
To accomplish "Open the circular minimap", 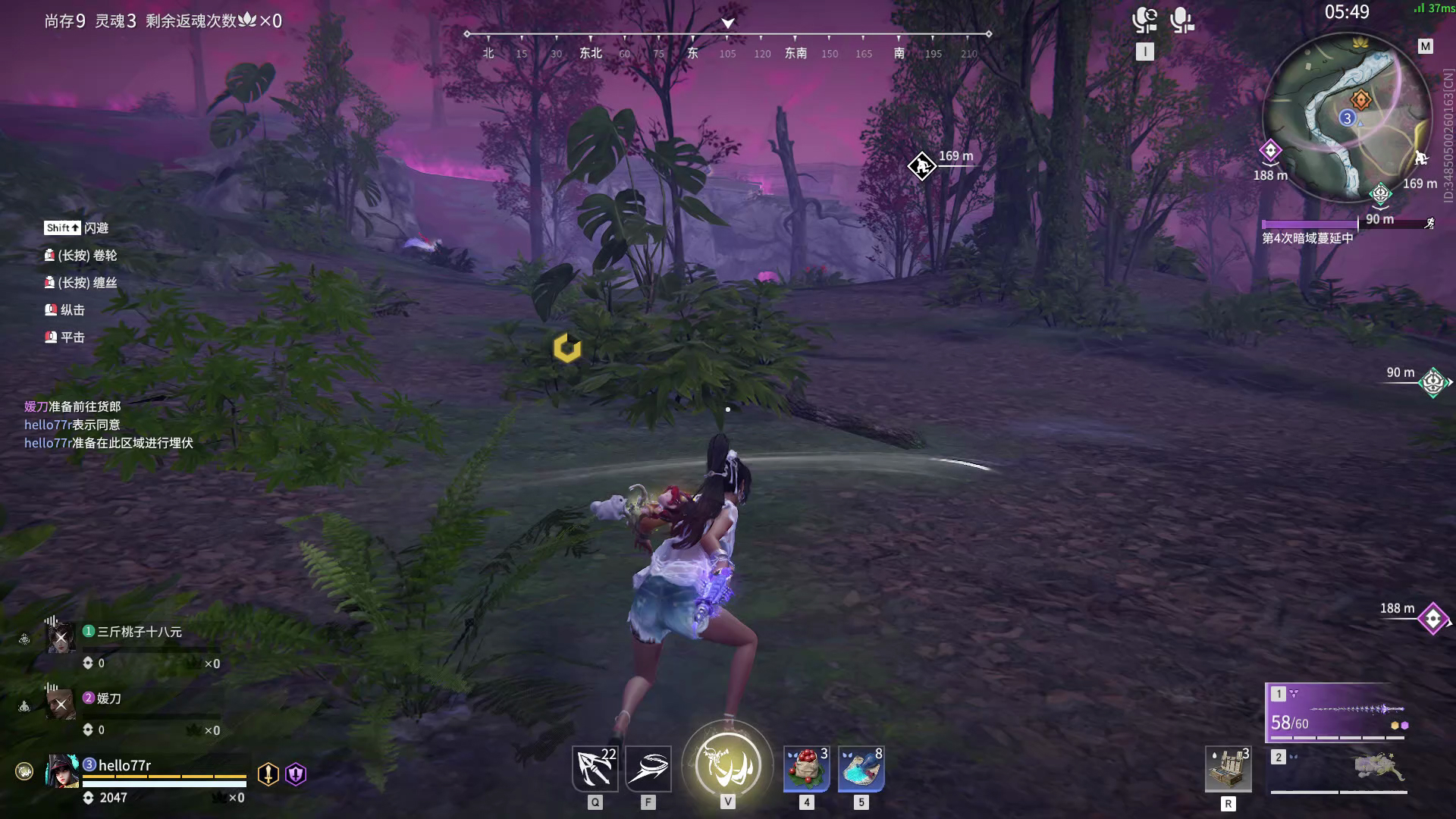I will point(1347,118).
